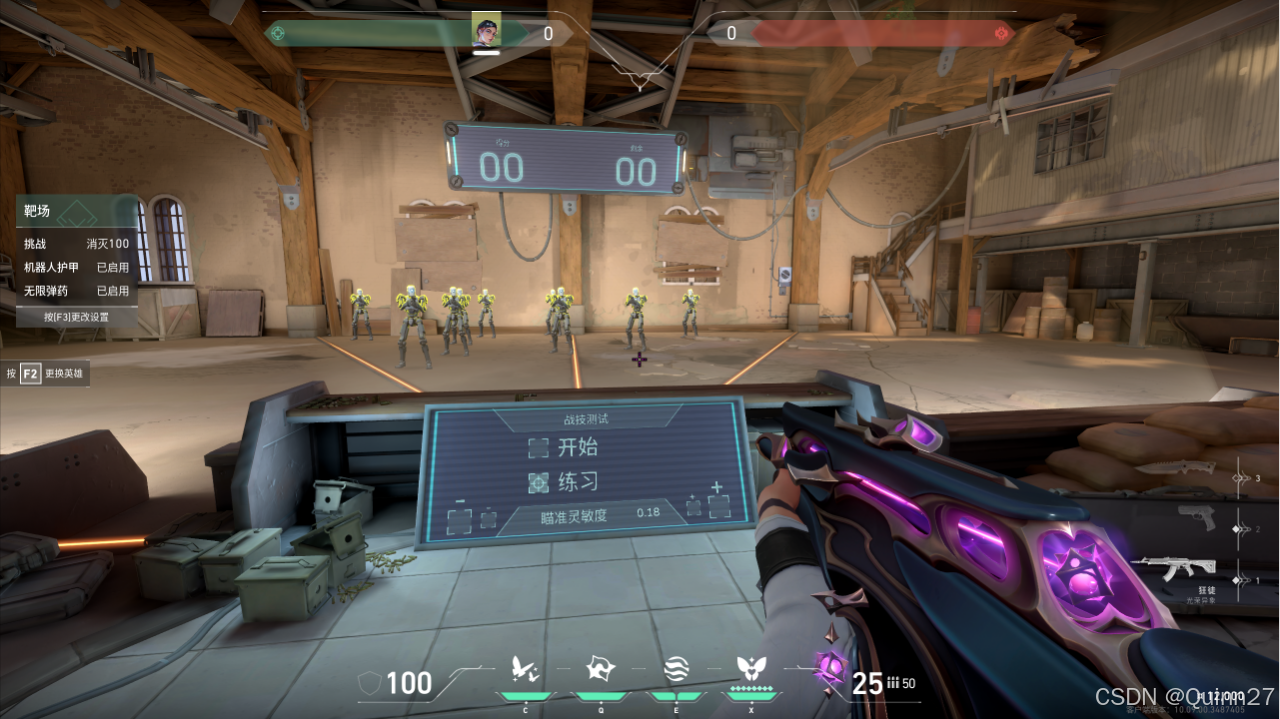Trigger the butterfly ultimate ability icon
The height and width of the screenshot is (719, 1280).
[750, 669]
